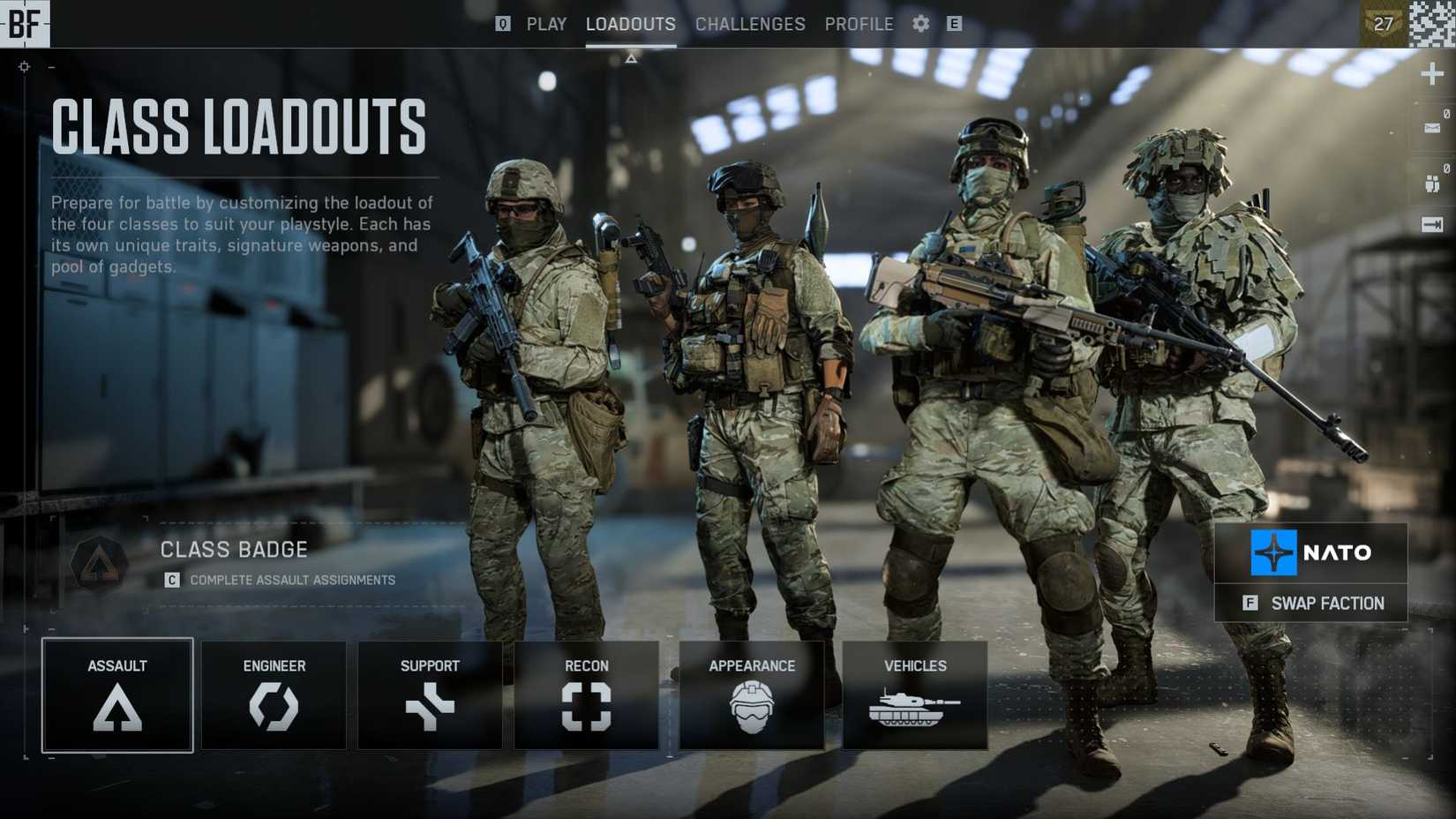This screenshot has height=819, width=1456.
Task: Open Appearance customization via helmet icon
Action: [x=751, y=706]
